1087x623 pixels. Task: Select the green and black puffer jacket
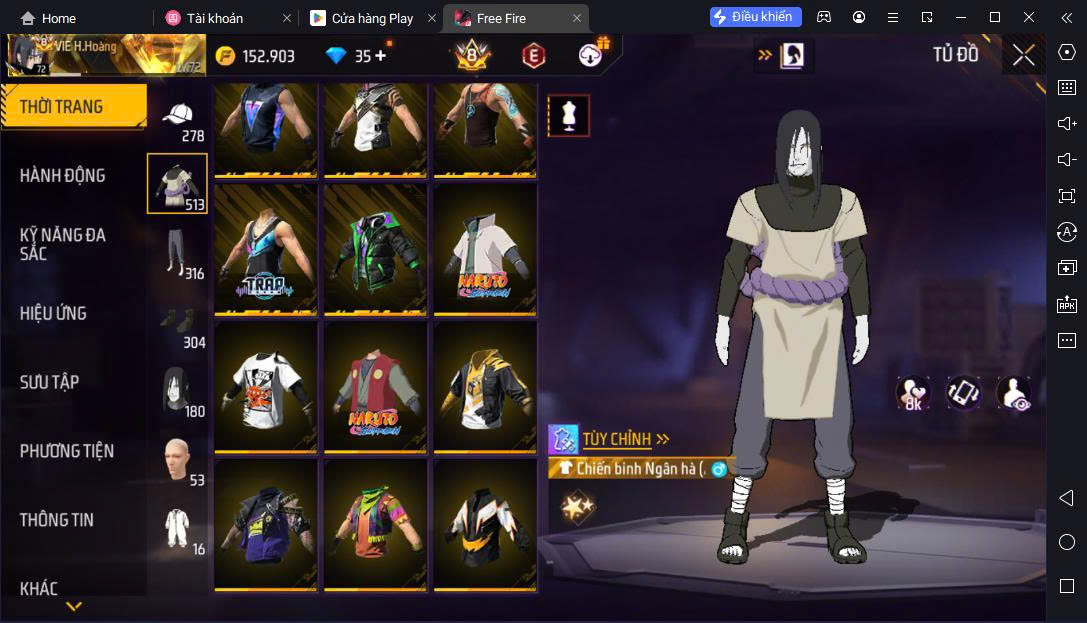click(375, 249)
